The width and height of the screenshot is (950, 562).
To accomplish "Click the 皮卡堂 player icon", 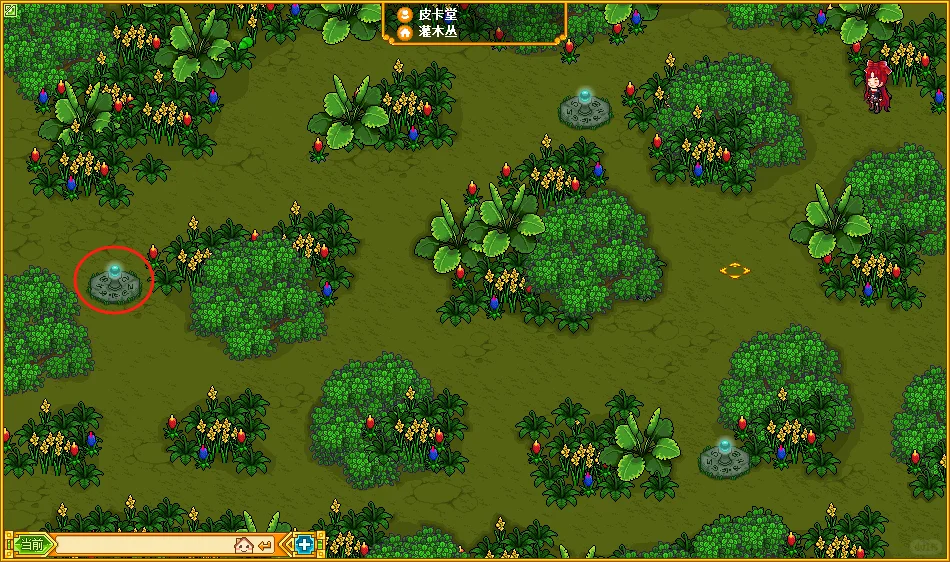I will (x=404, y=15).
